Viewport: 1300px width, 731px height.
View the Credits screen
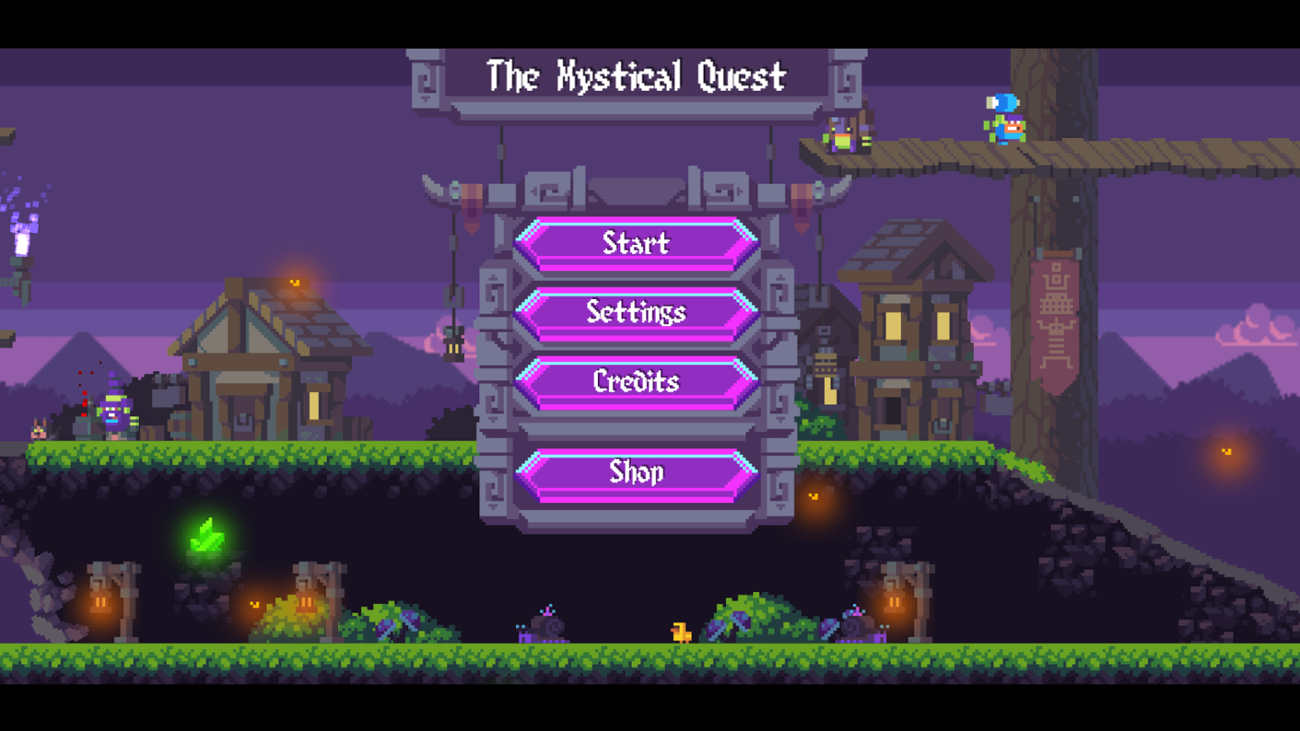click(636, 382)
